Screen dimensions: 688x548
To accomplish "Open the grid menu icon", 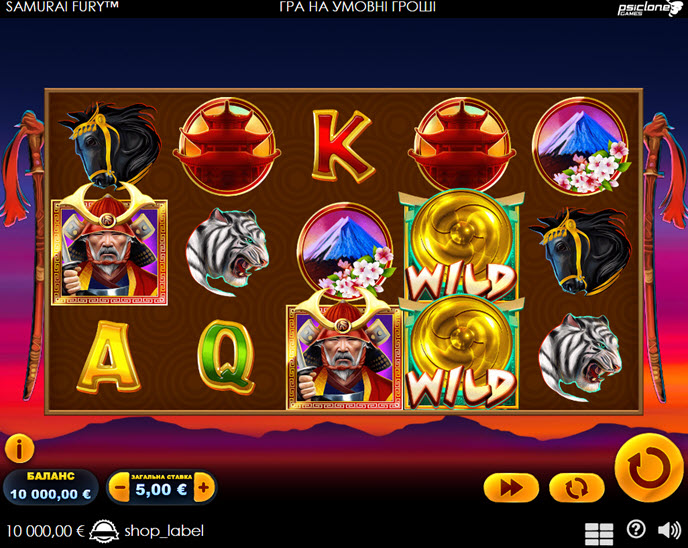I will point(599,532).
